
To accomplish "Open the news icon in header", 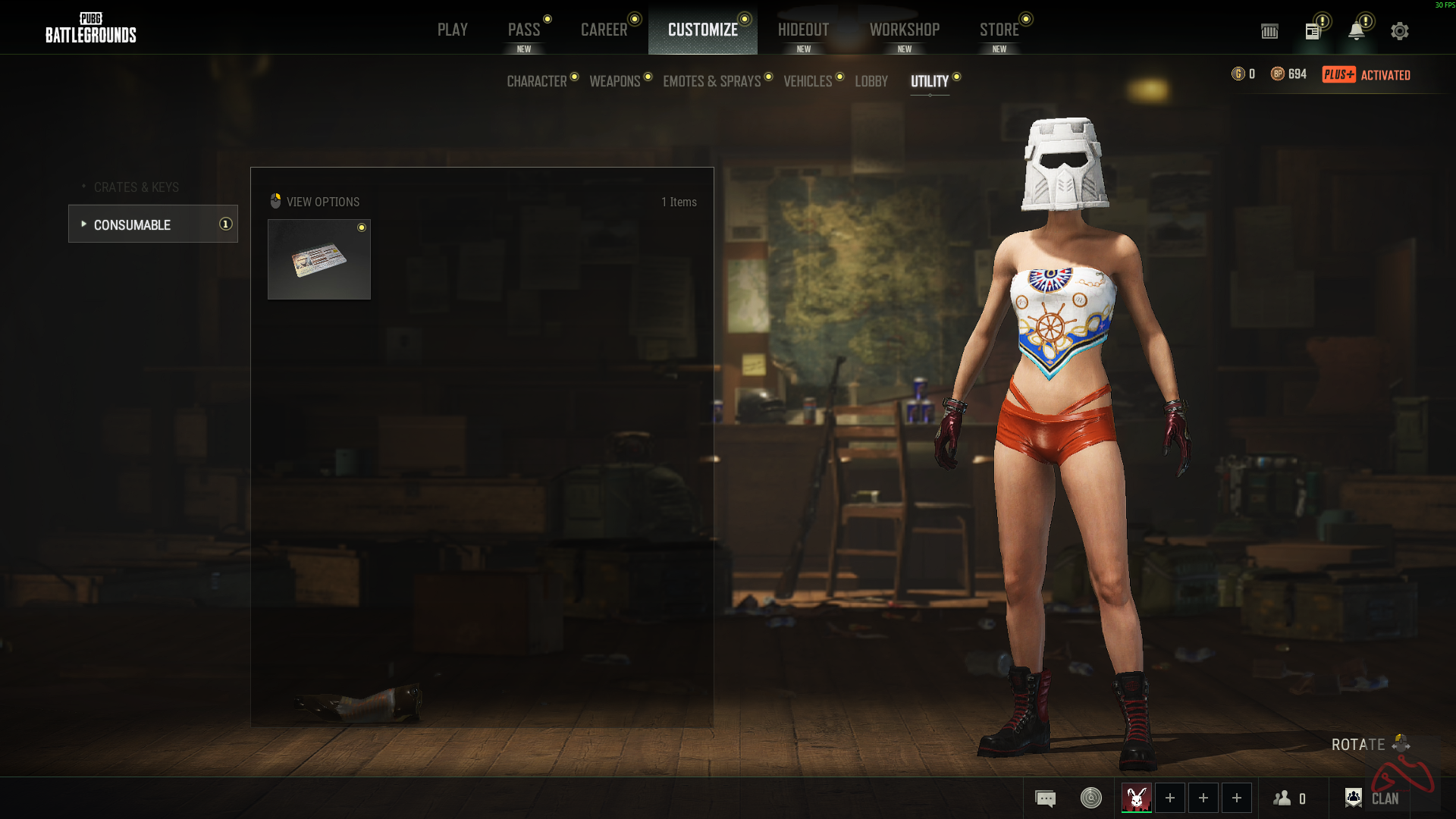I will point(1313,31).
